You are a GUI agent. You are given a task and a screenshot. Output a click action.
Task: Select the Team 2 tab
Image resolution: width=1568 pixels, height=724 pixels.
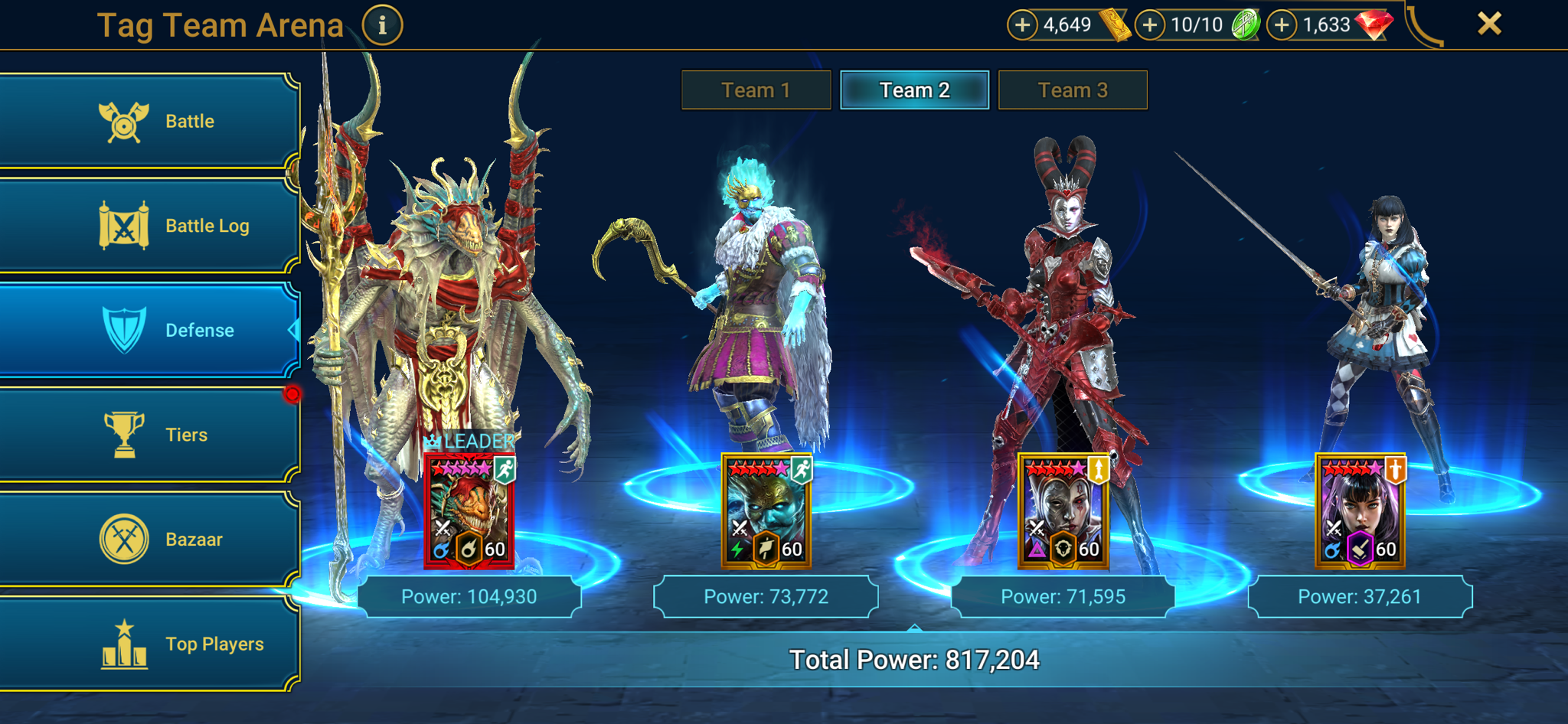914,90
